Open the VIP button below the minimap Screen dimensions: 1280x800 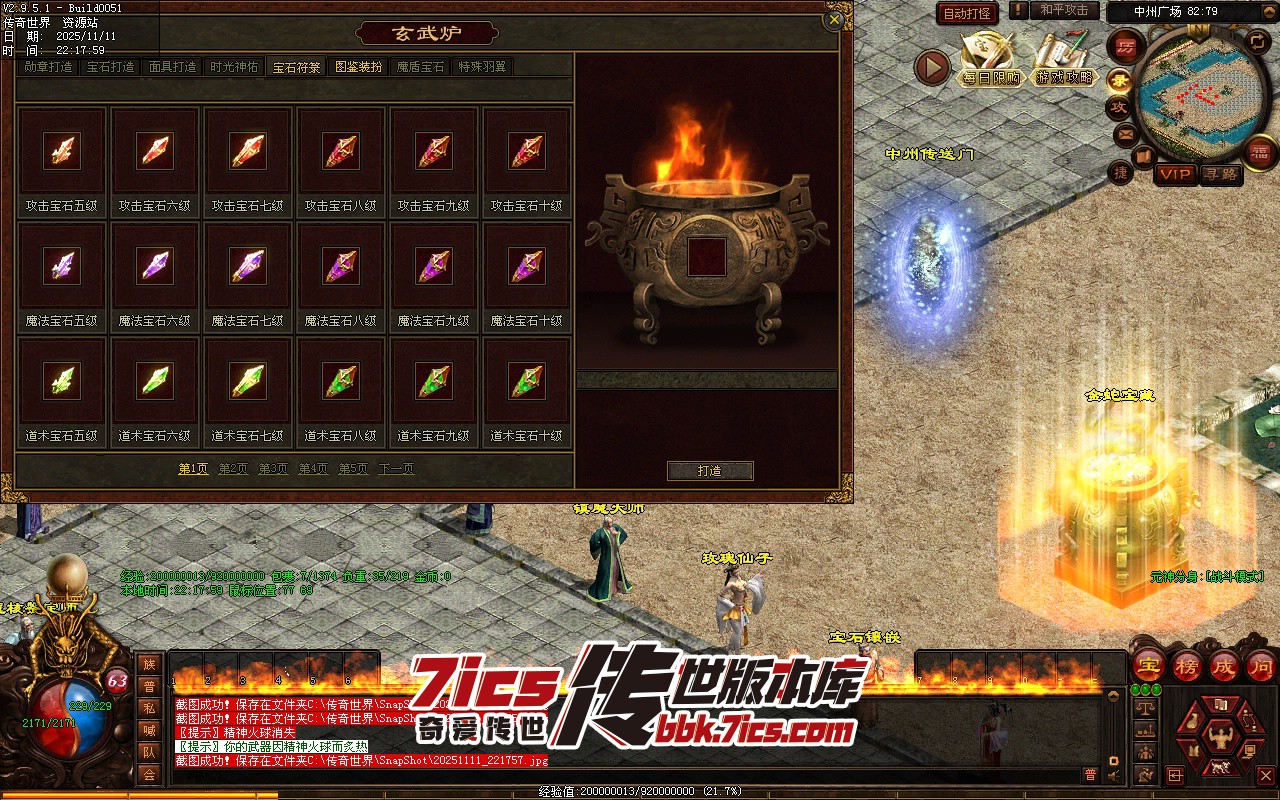coord(1175,175)
